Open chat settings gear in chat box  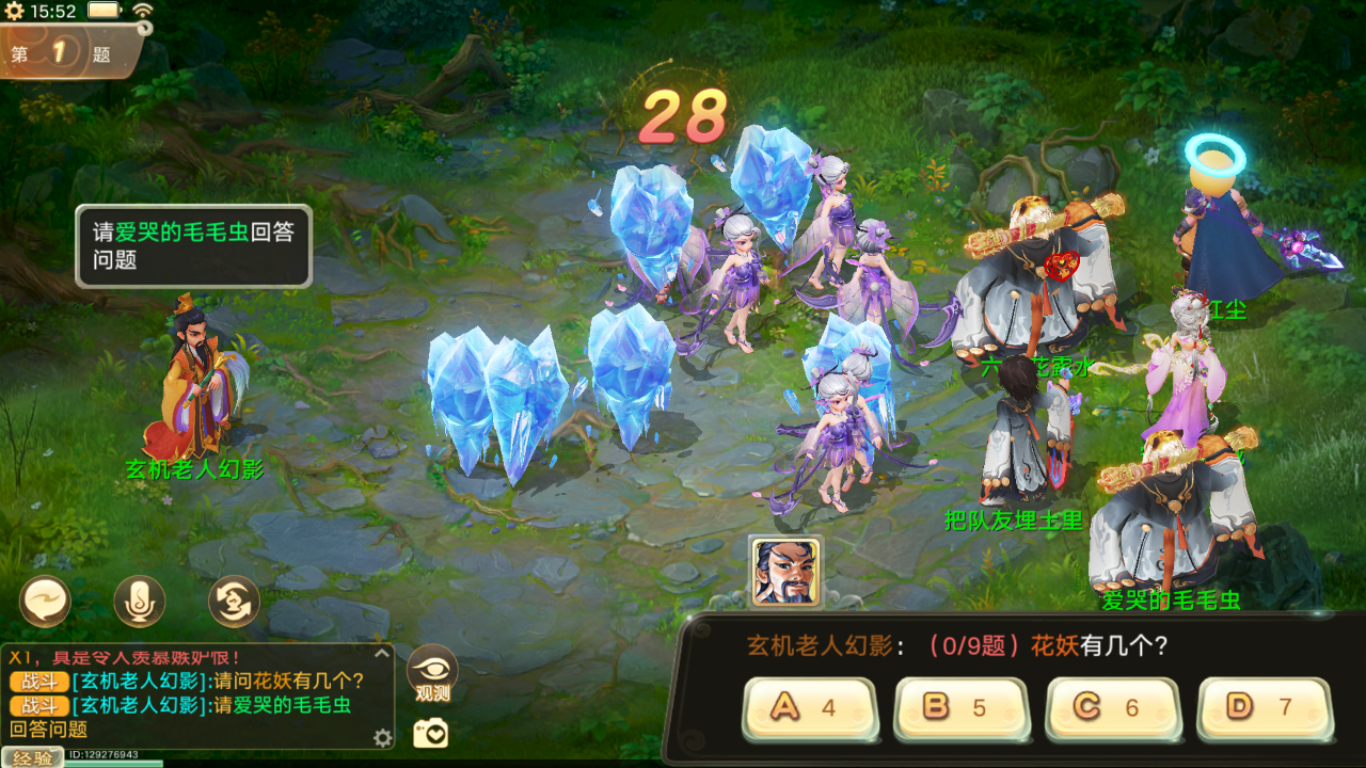tap(383, 738)
